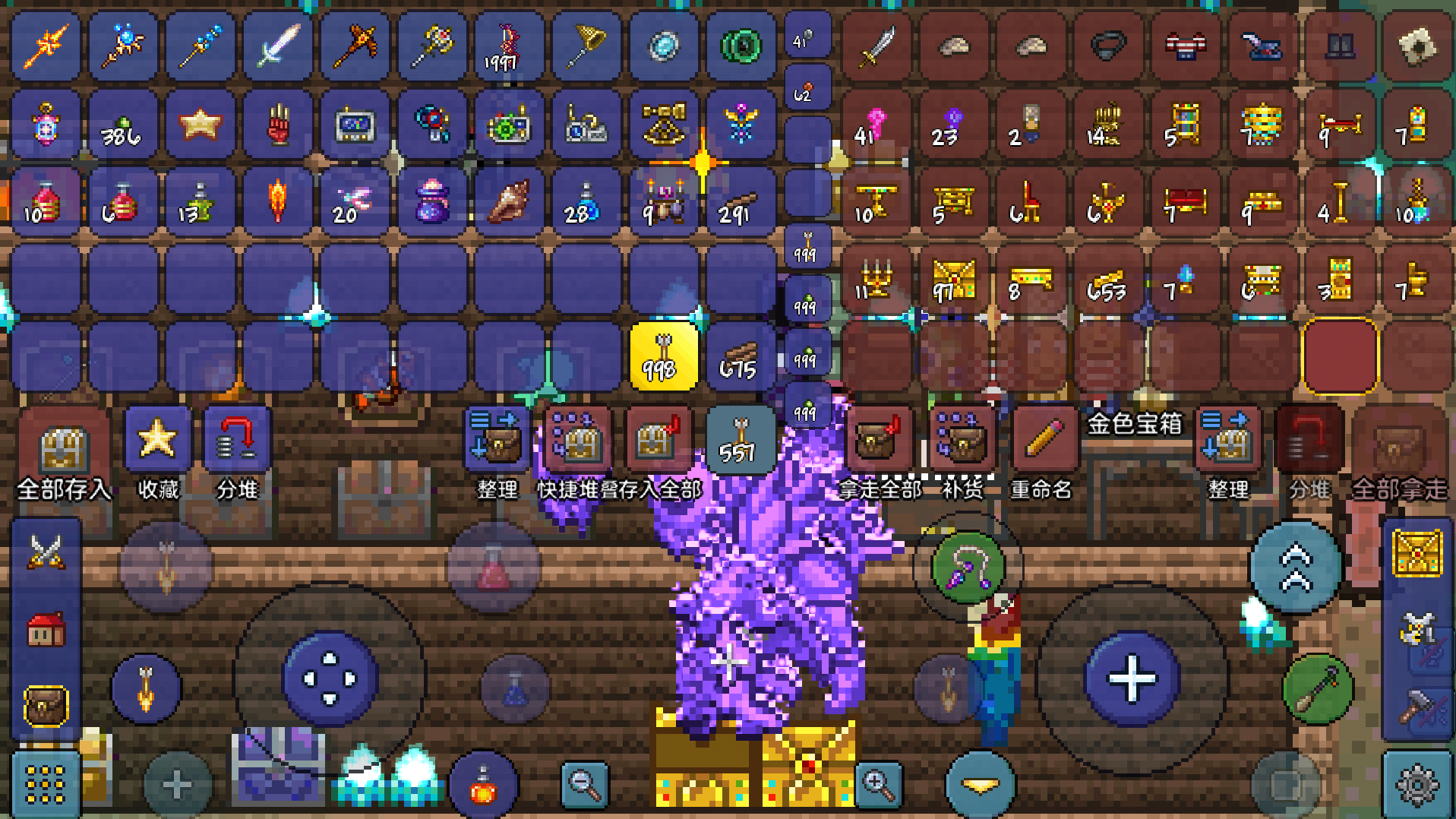Select the seashell item slot

point(509,202)
